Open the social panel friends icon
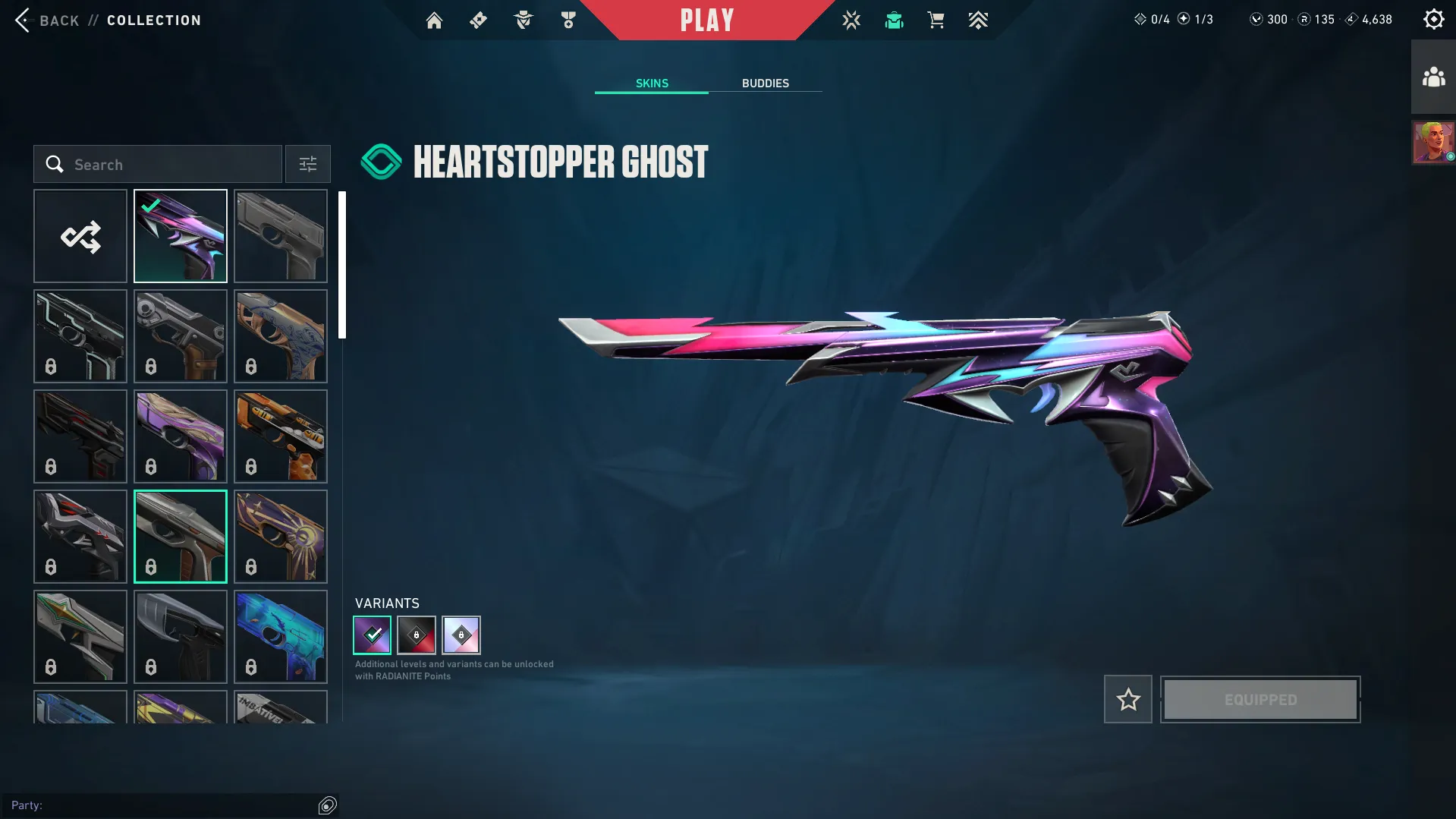Viewport: 1456px width, 819px height. point(1432,75)
